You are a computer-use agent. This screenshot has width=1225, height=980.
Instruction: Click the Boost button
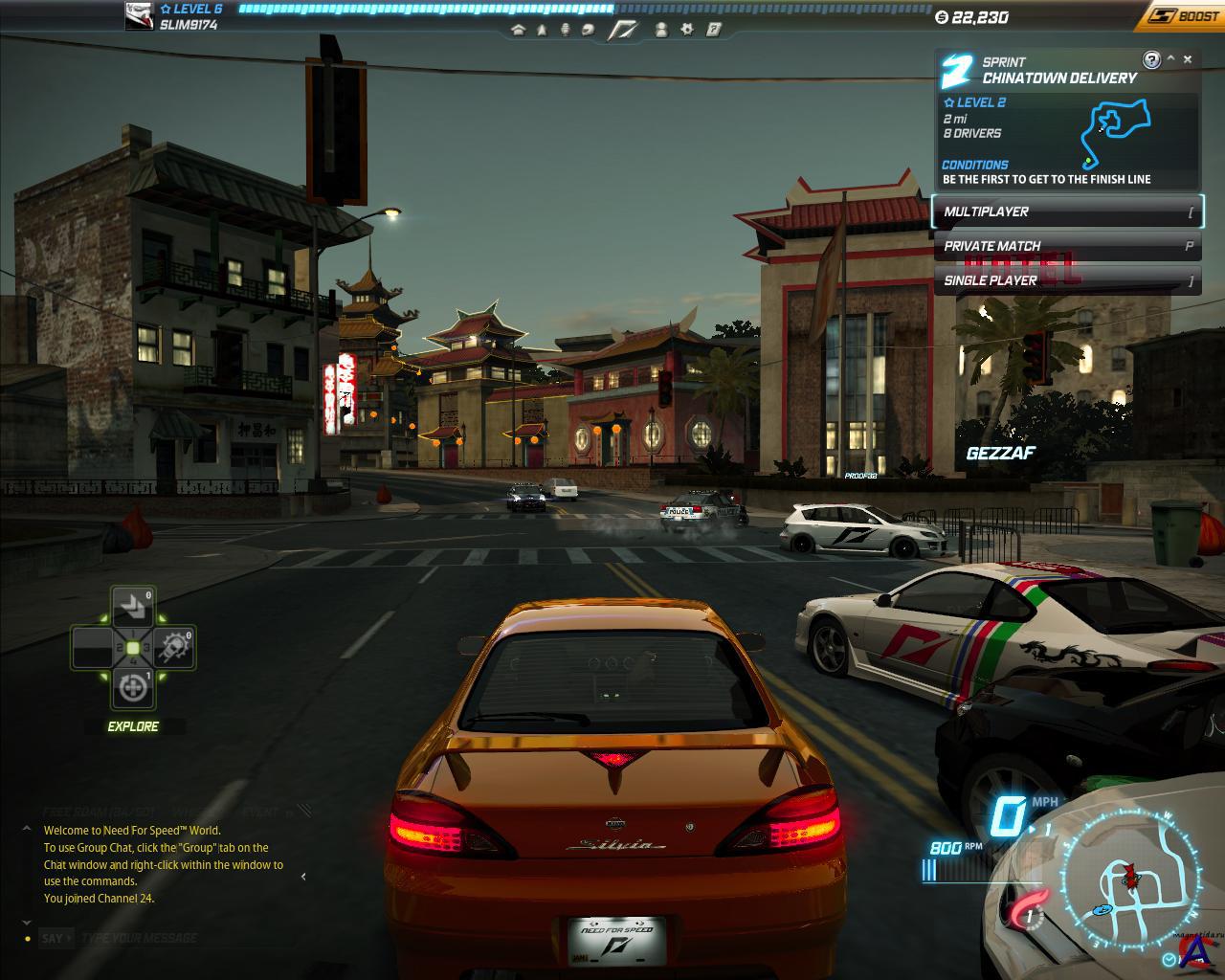1185,16
